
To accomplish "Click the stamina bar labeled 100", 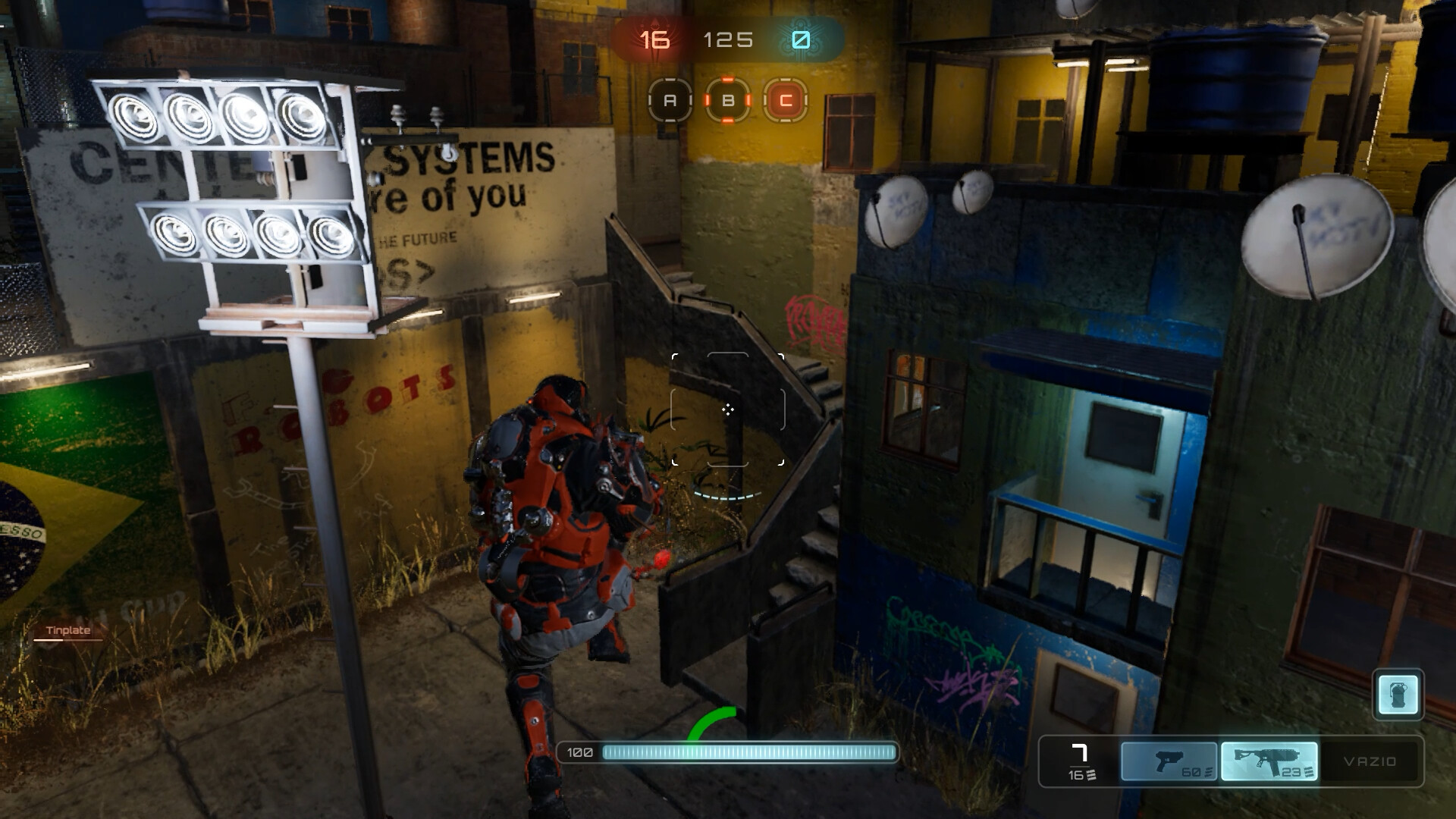I will 728,753.
